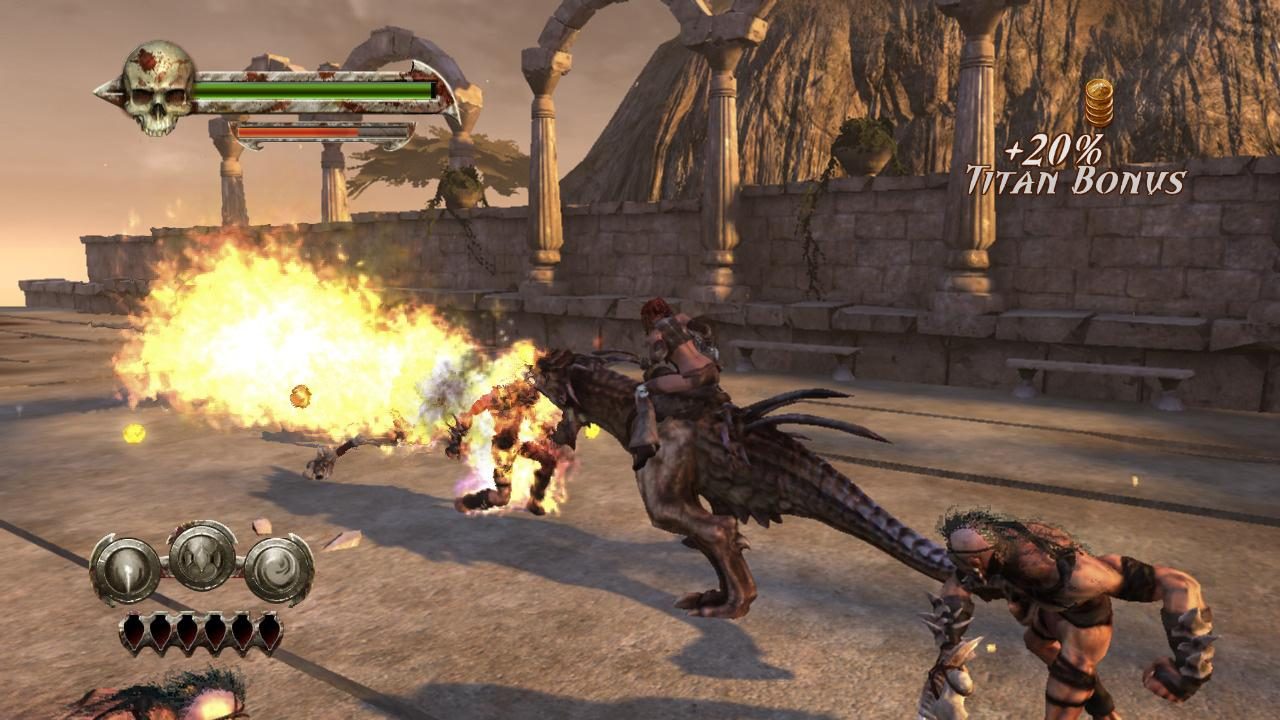The image size is (1280, 720).
Task: Click the orange mount stamina bar
Action: tap(300, 130)
